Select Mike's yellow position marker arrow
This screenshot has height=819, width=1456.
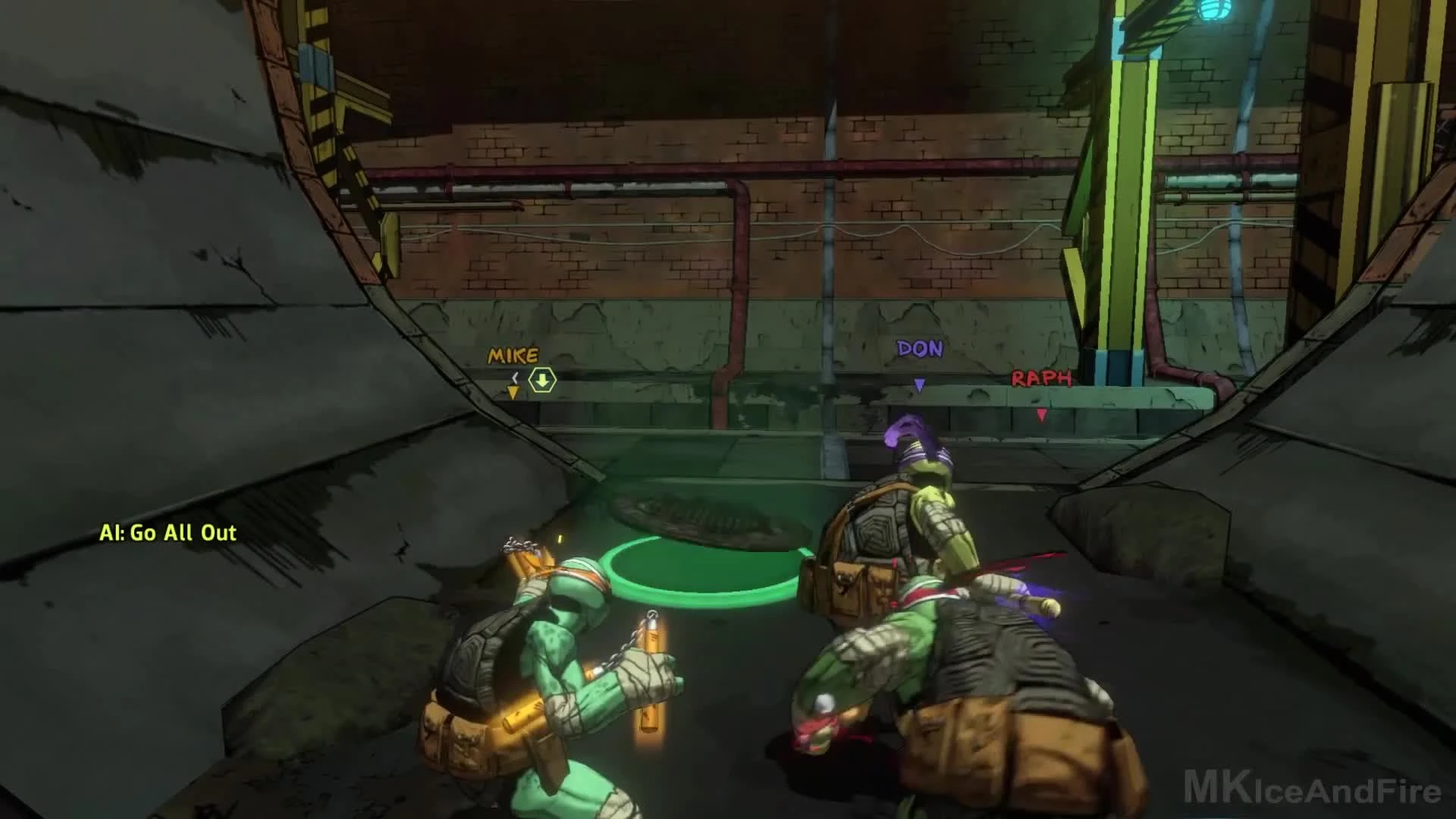tap(513, 391)
